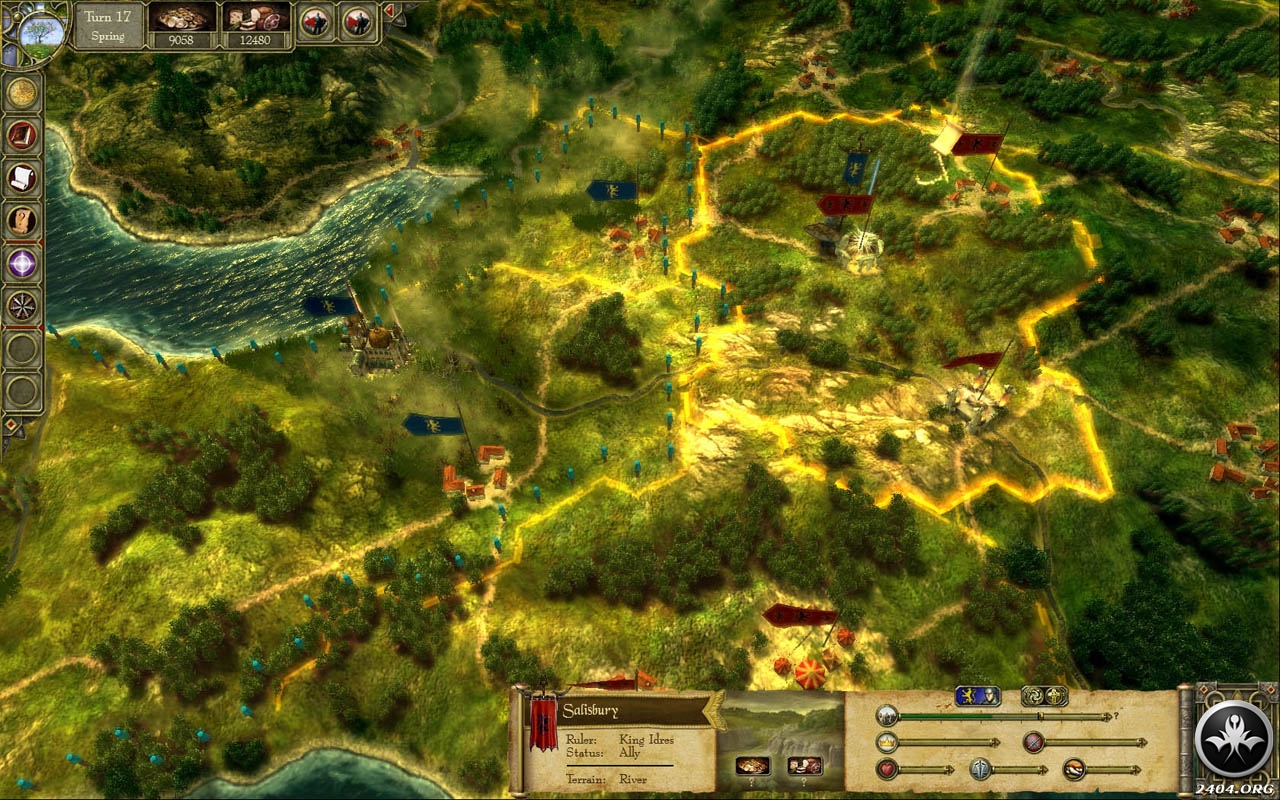
Task: Open the food supplies panel
Action: 257,20
